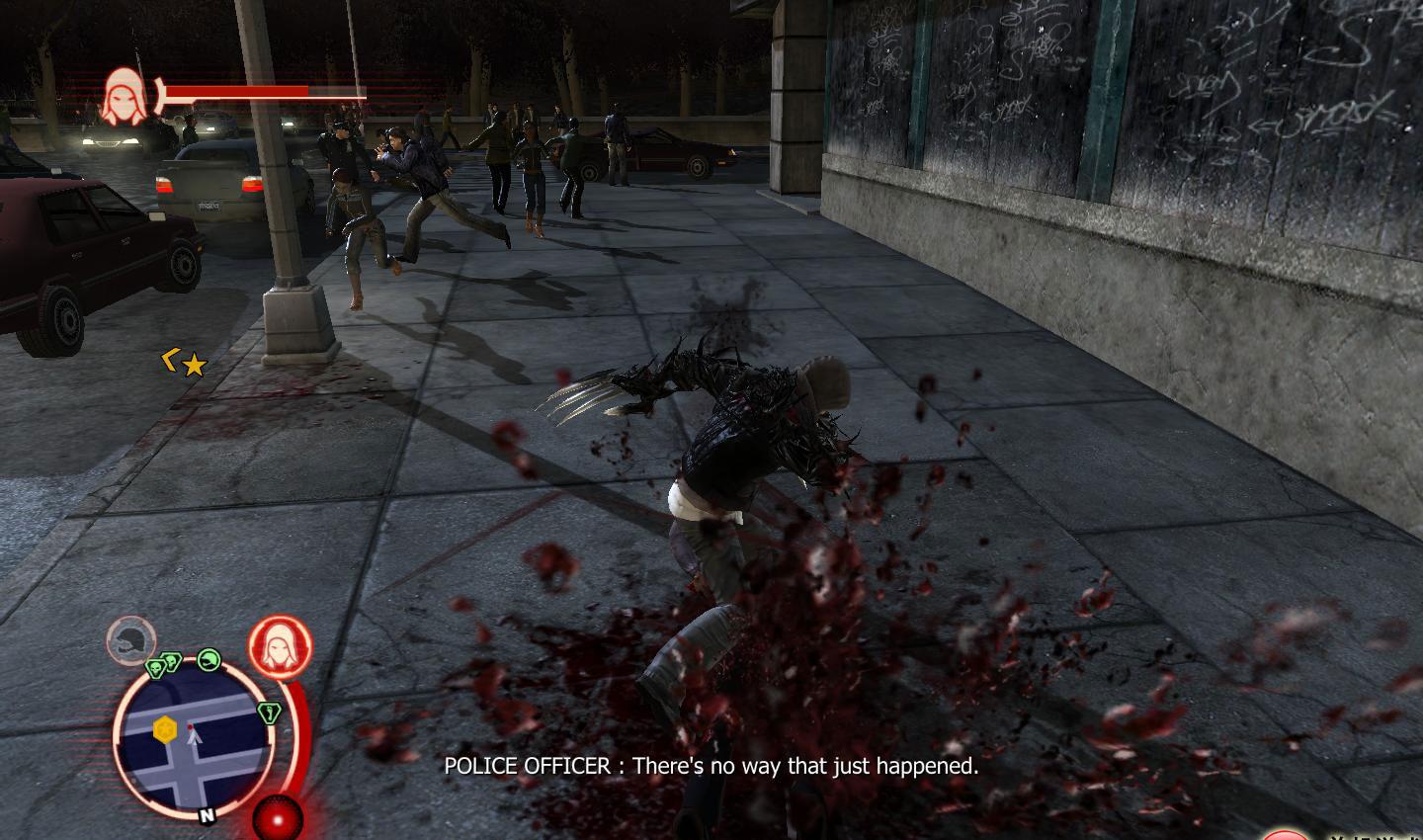The image size is (1423, 840).
Task: Click the red alert orb below minimap
Action: pyautogui.click(x=278, y=819)
